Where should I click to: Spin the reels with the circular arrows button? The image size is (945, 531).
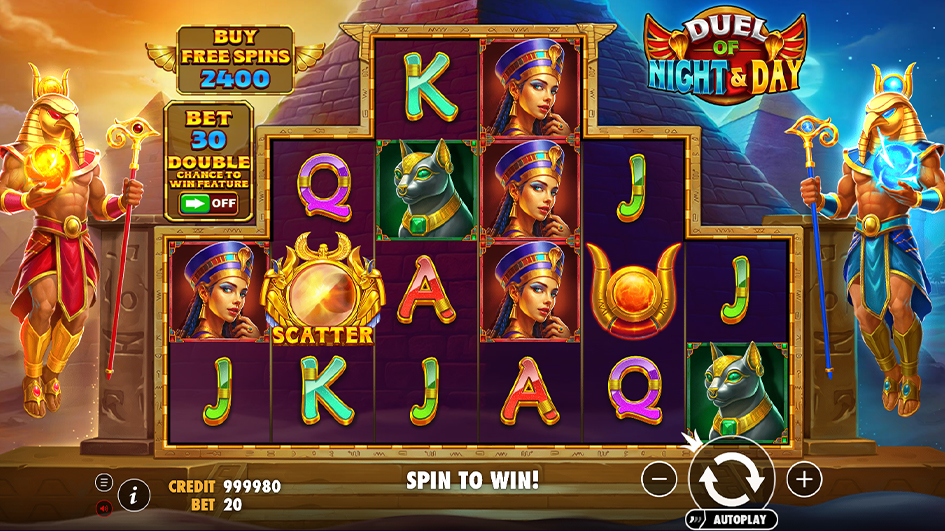coord(732,480)
